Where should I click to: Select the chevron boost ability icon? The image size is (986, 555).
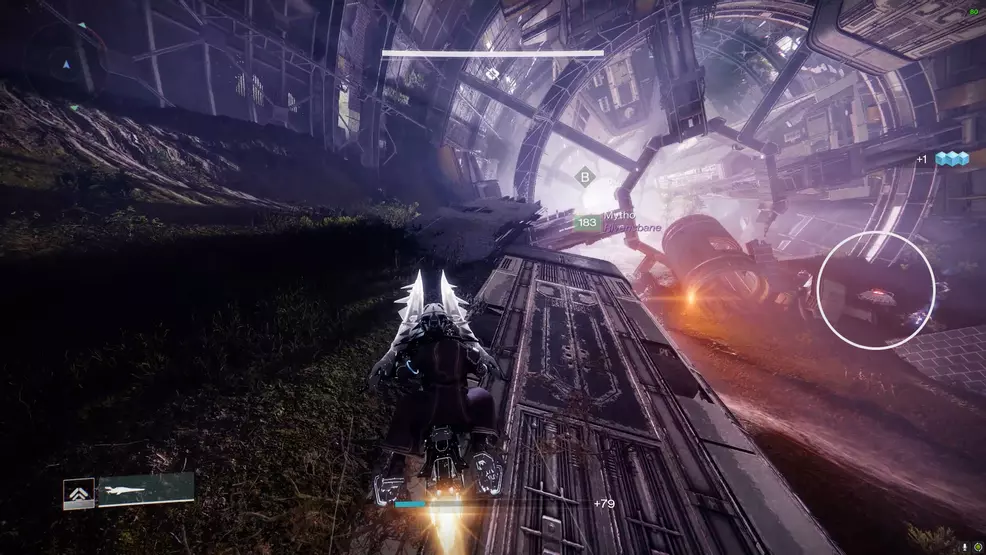point(78,493)
